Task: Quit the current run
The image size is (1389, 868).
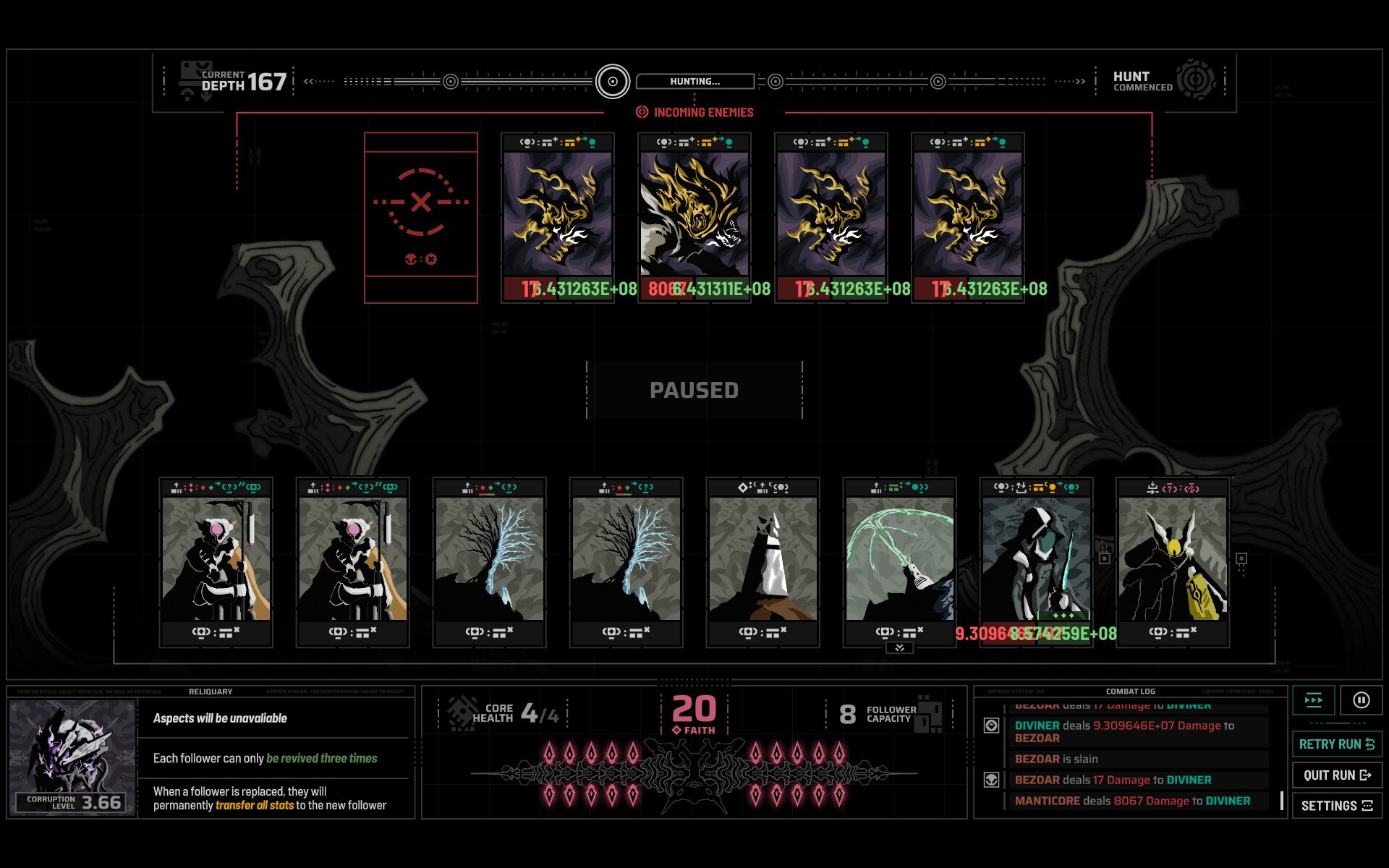Action: [x=1336, y=775]
